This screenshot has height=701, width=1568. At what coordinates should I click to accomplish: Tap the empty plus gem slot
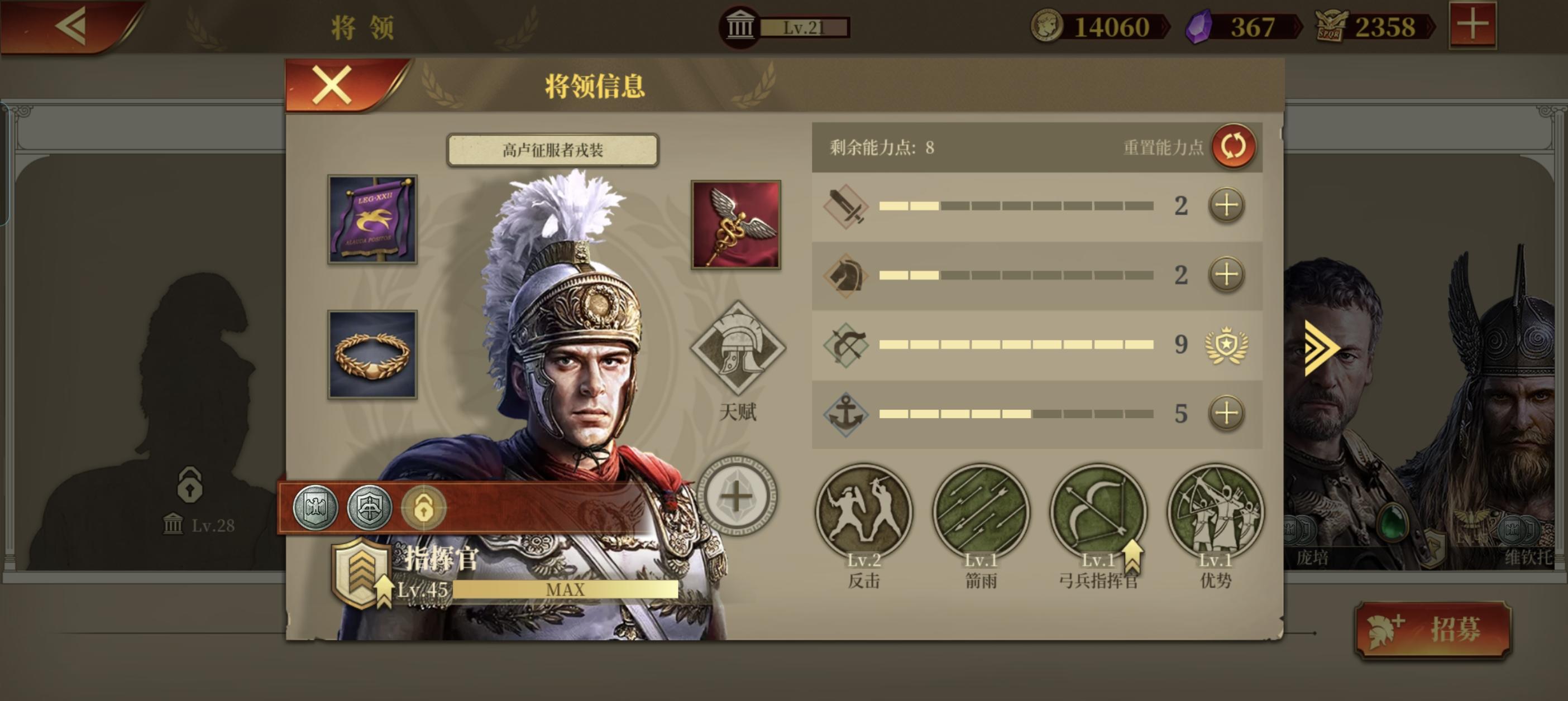737,497
